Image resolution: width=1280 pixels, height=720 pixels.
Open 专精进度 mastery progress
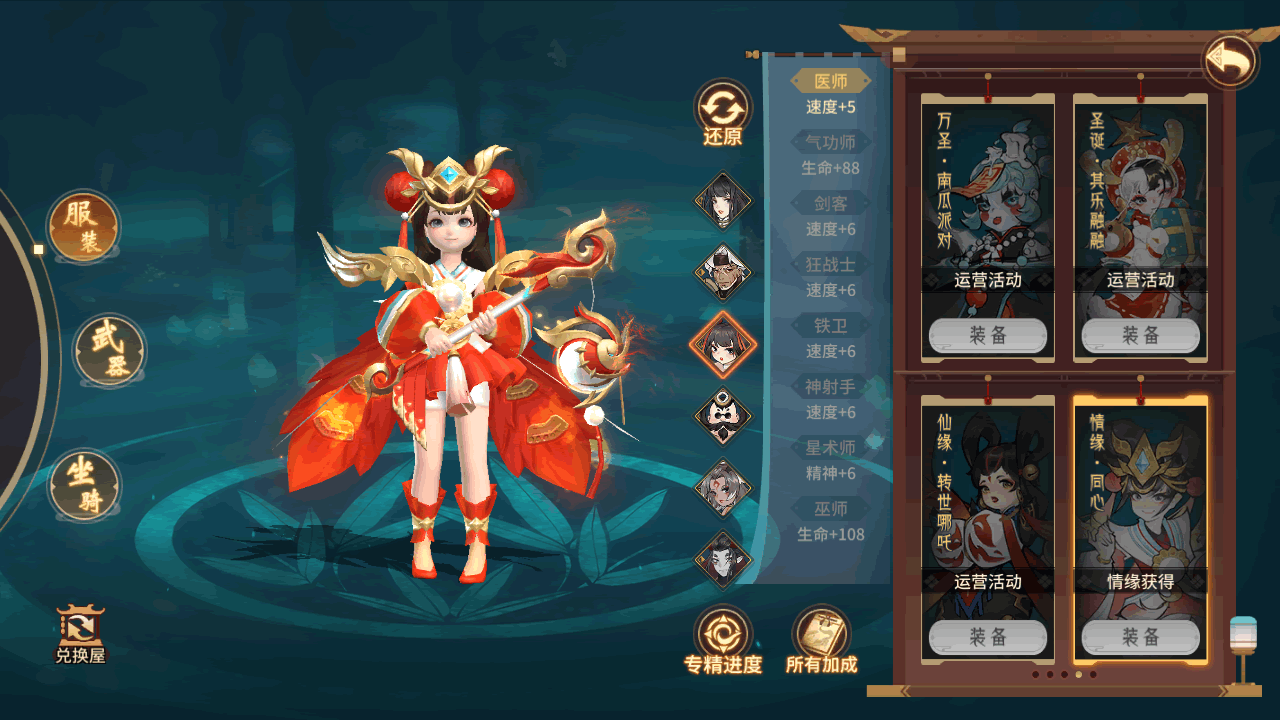click(723, 640)
